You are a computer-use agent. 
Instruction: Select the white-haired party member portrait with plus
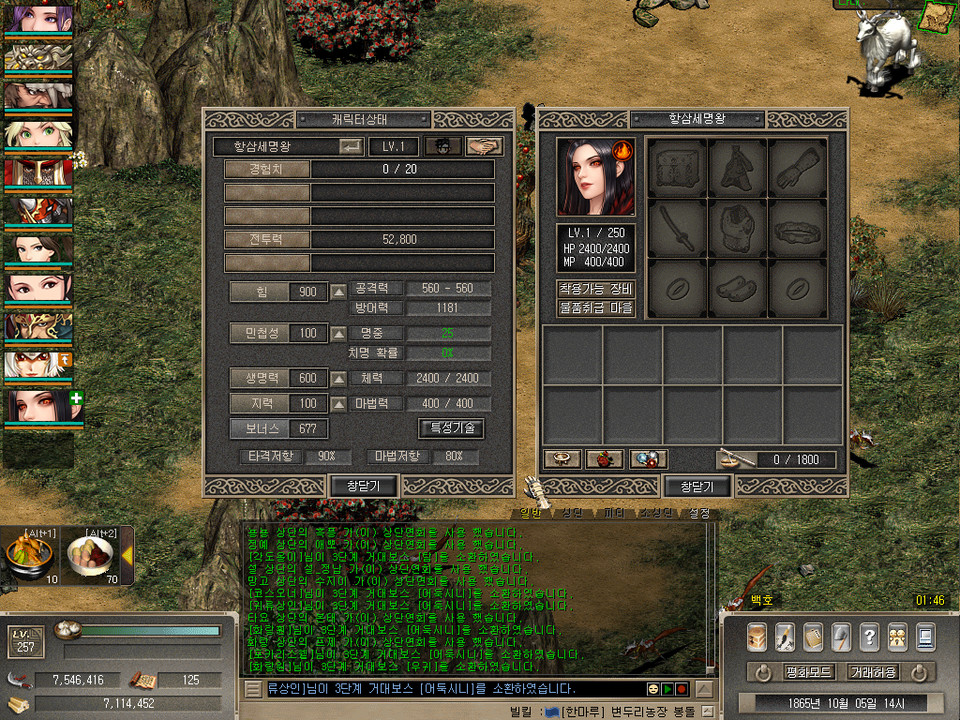[38, 405]
